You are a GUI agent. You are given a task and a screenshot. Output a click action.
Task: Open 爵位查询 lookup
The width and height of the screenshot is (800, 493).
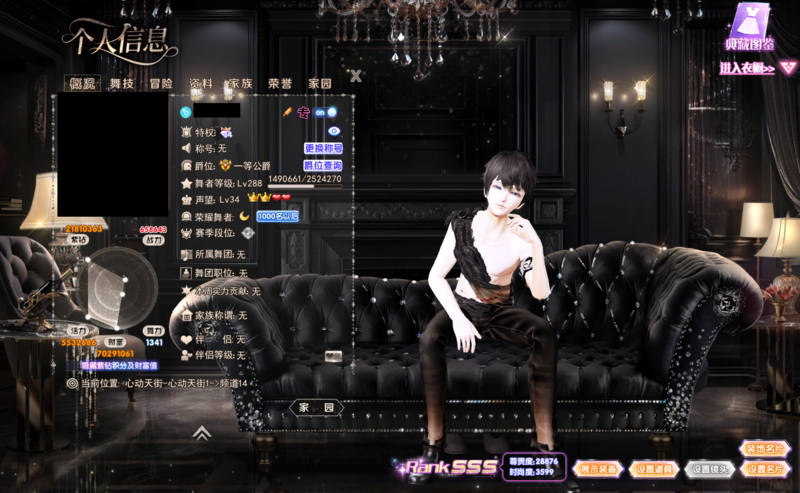tap(323, 165)
